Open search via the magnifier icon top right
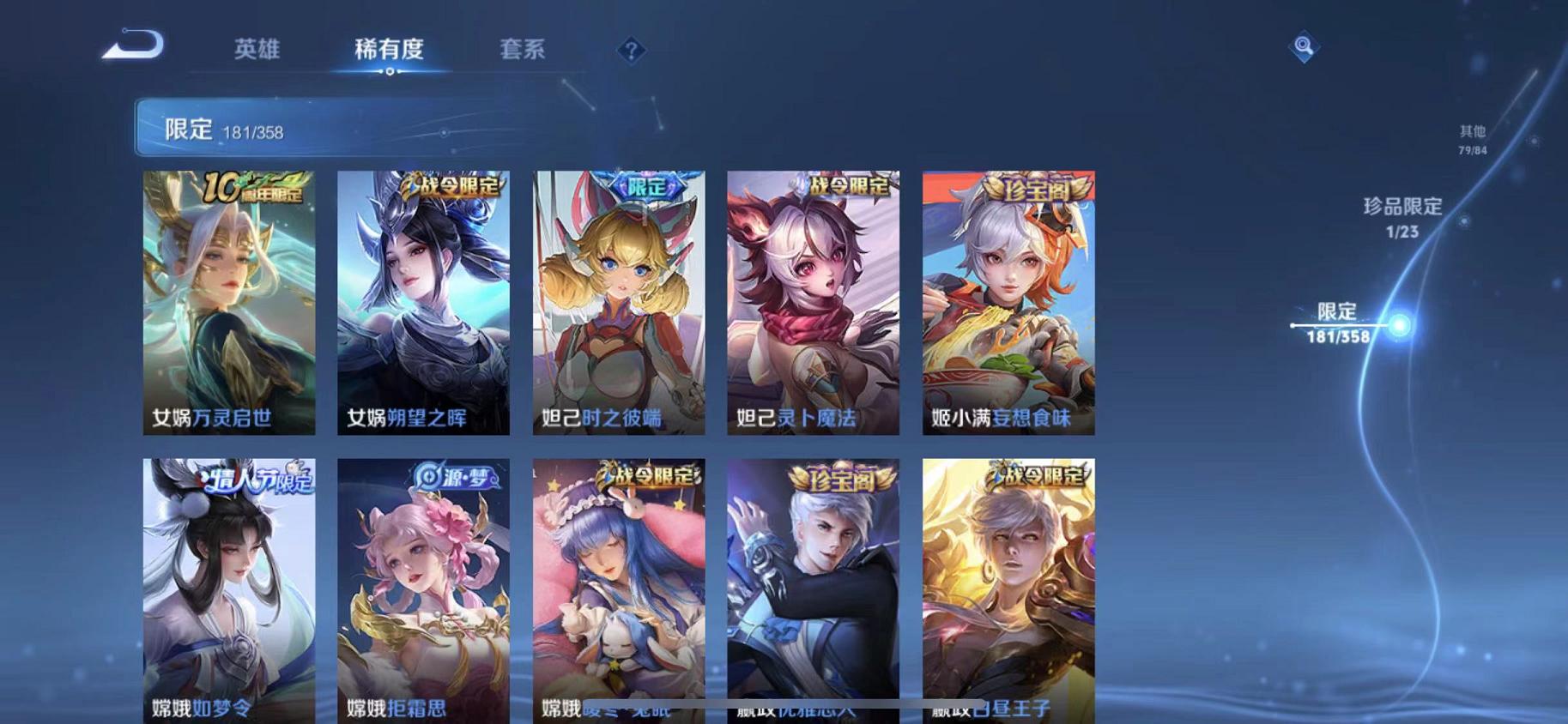The image size is (1568, 724). pos(1303,47)
